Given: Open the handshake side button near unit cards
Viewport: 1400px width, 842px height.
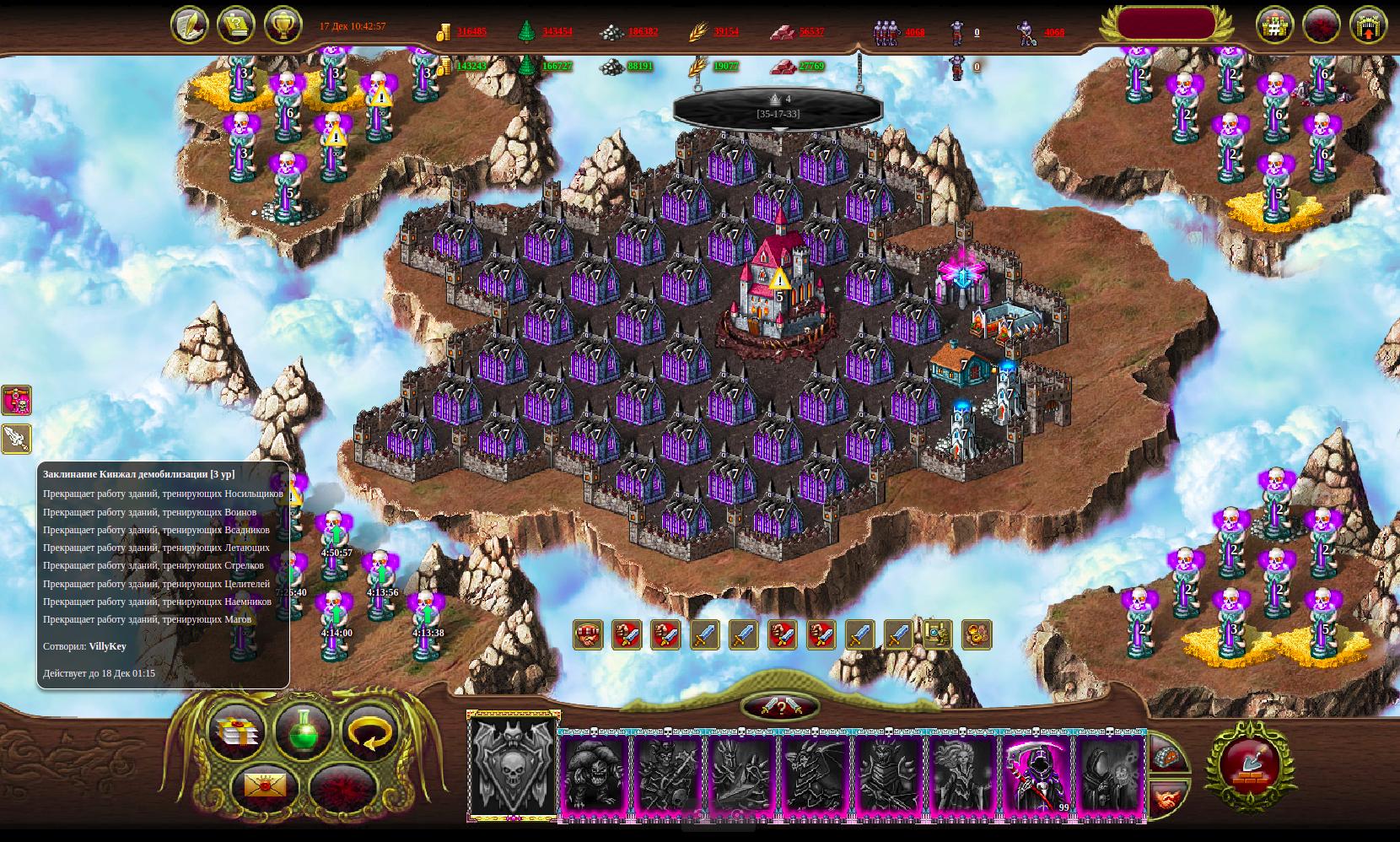Looking at the screenshot, I should (x=1168, y=797).
